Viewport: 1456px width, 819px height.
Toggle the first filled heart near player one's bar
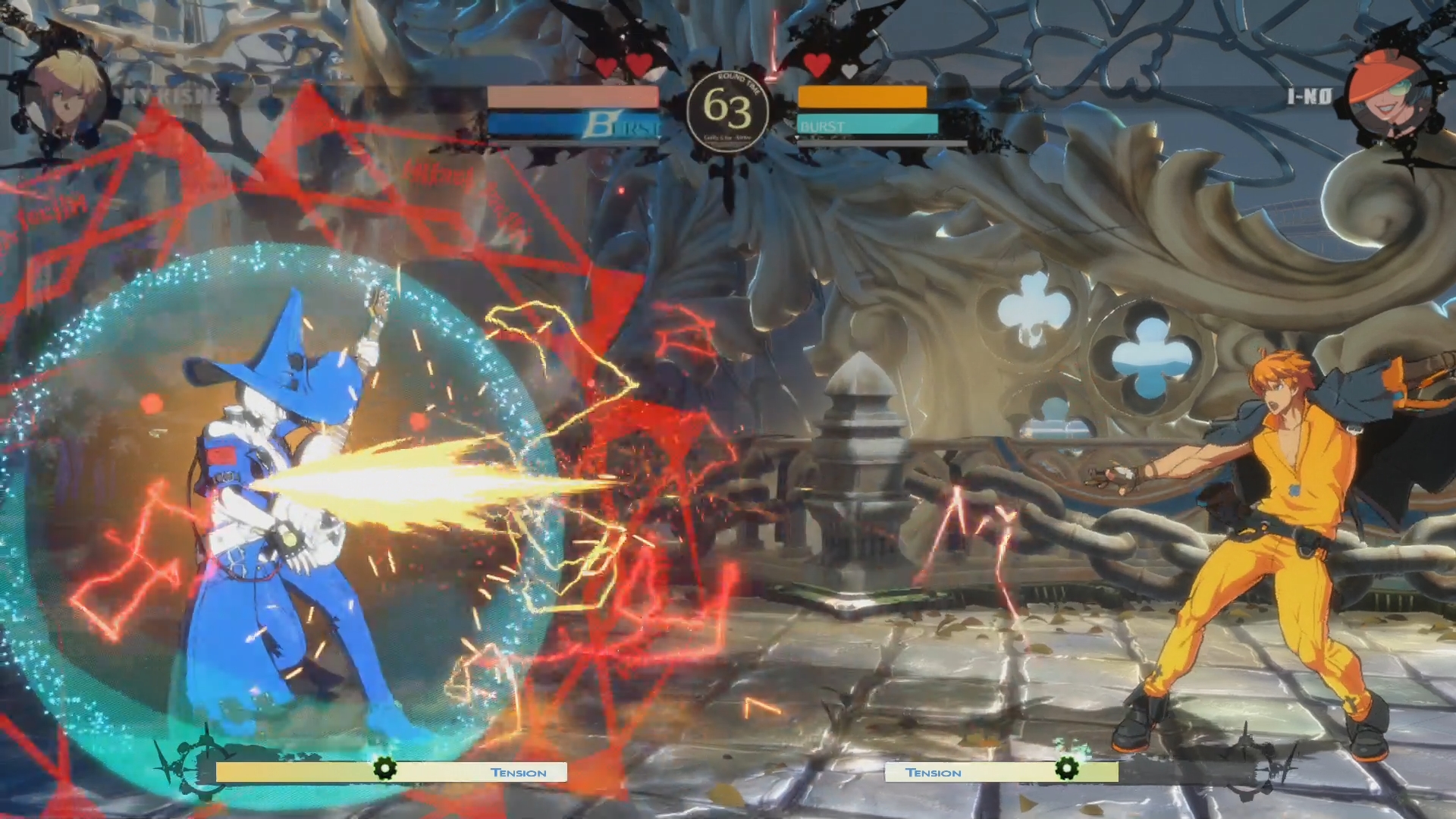tap(604, 67)
